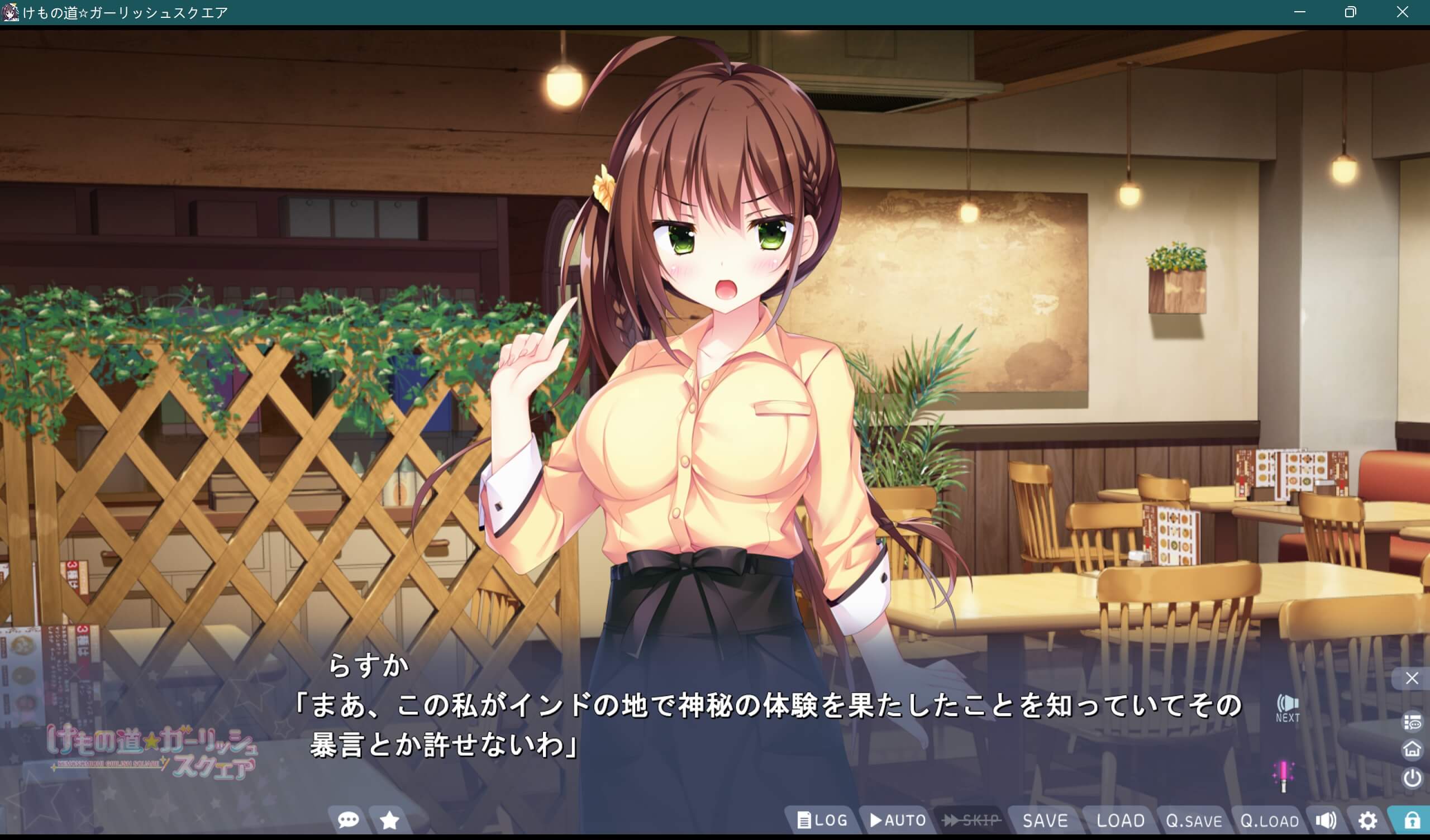Toggle the padlock lock button
1430x840 pixels.
click(1412, 820)
